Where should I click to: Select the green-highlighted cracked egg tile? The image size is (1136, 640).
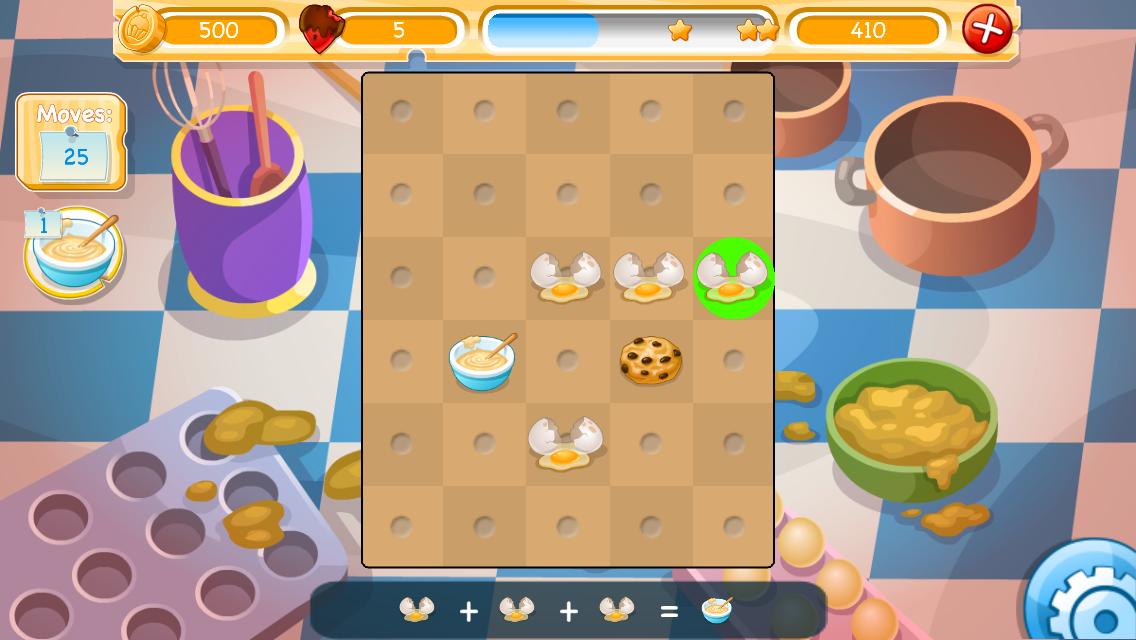tap(733, 278)
